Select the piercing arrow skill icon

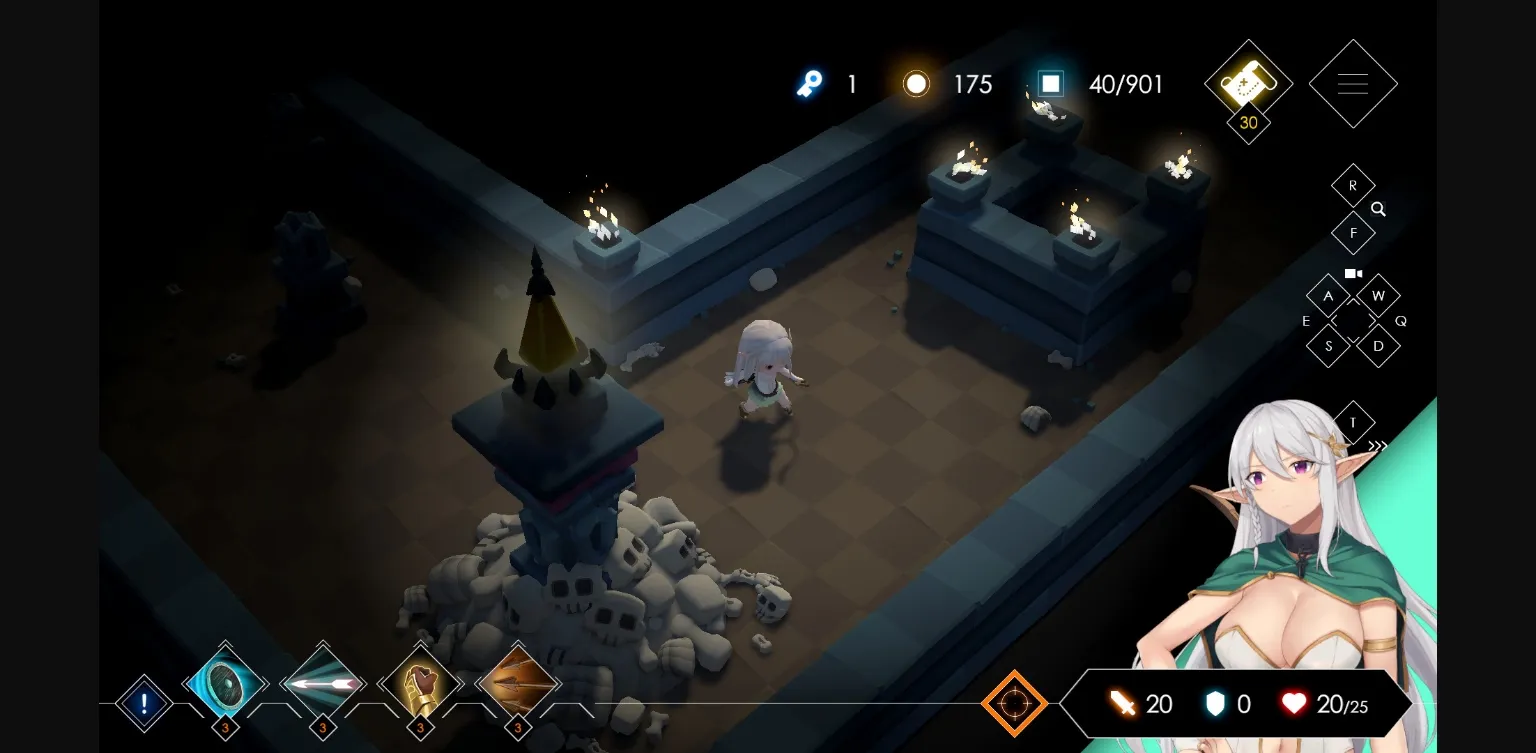pyautogui.click(x=322, y=685)
